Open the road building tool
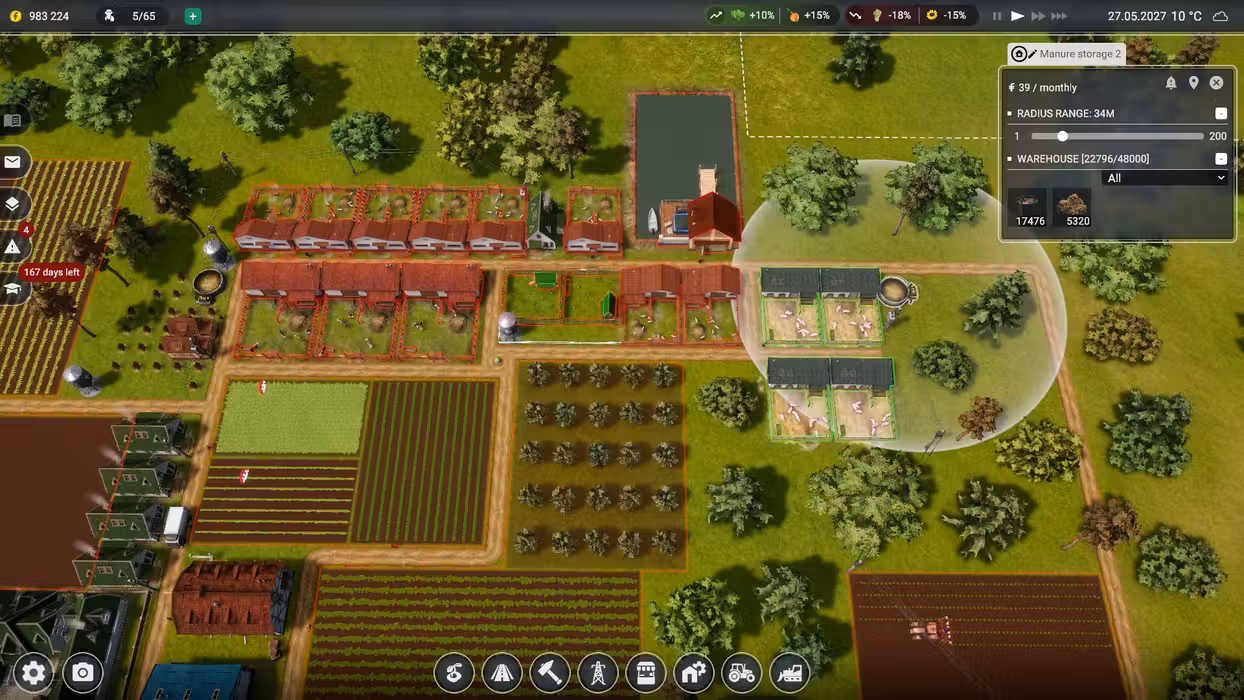 502,673
